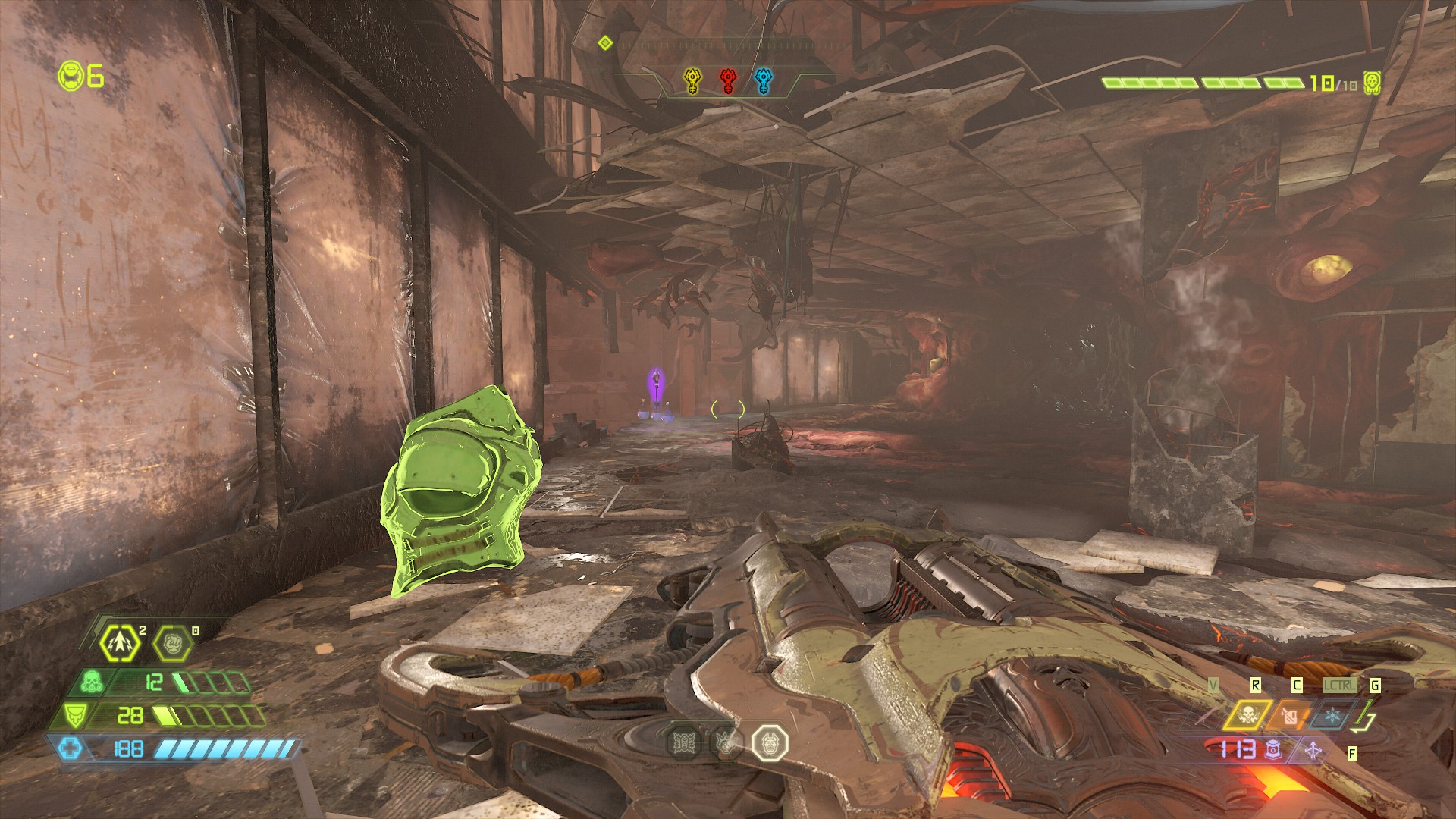Select the yellow flaming skull ability

pos(1247,715)
